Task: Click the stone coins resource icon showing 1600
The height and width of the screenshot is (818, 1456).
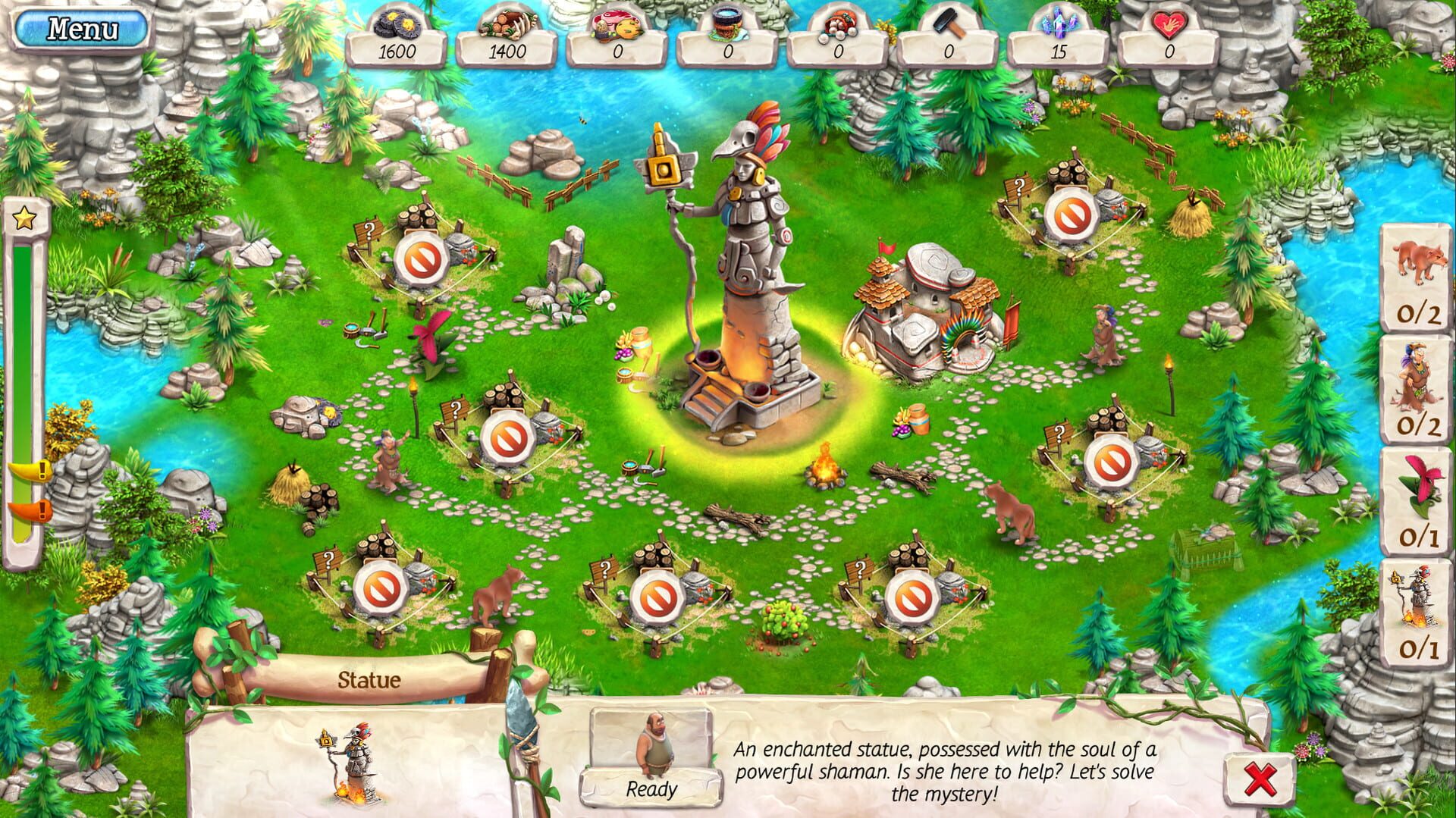Action: click(x=400, y=24)
